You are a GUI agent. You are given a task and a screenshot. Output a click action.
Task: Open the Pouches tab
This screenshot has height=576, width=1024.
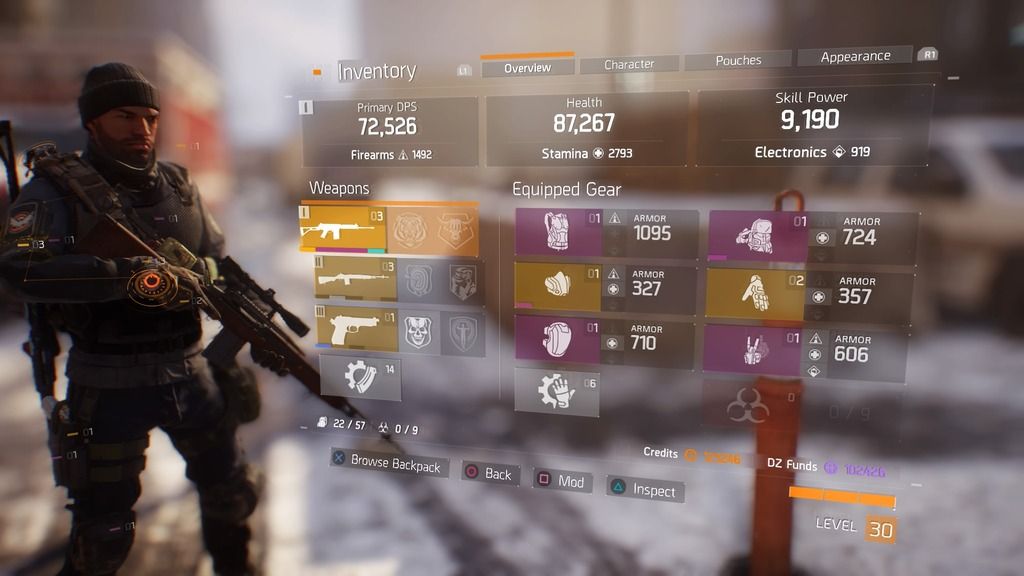(738, 61)
